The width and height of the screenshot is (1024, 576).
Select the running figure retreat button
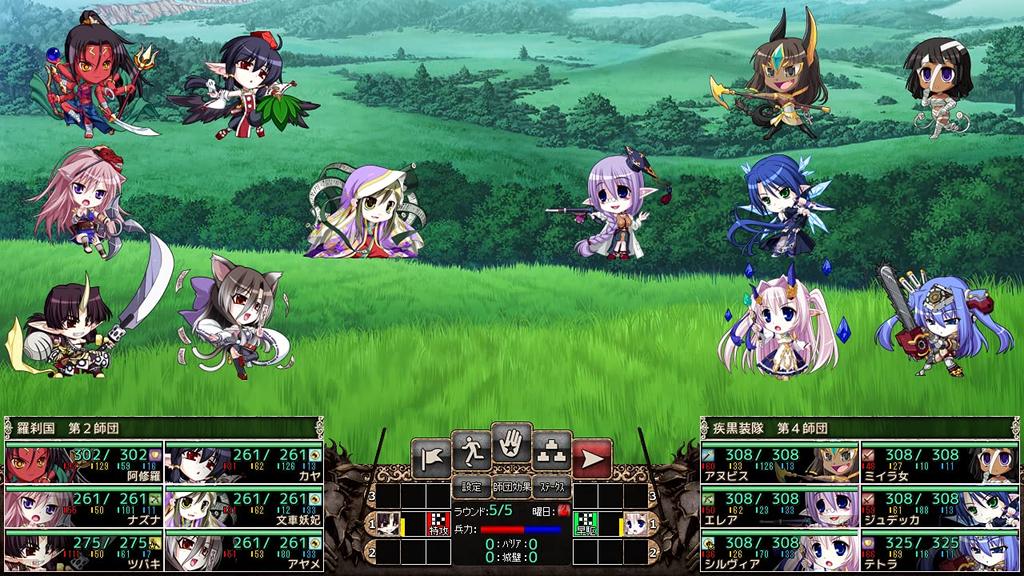470,452
